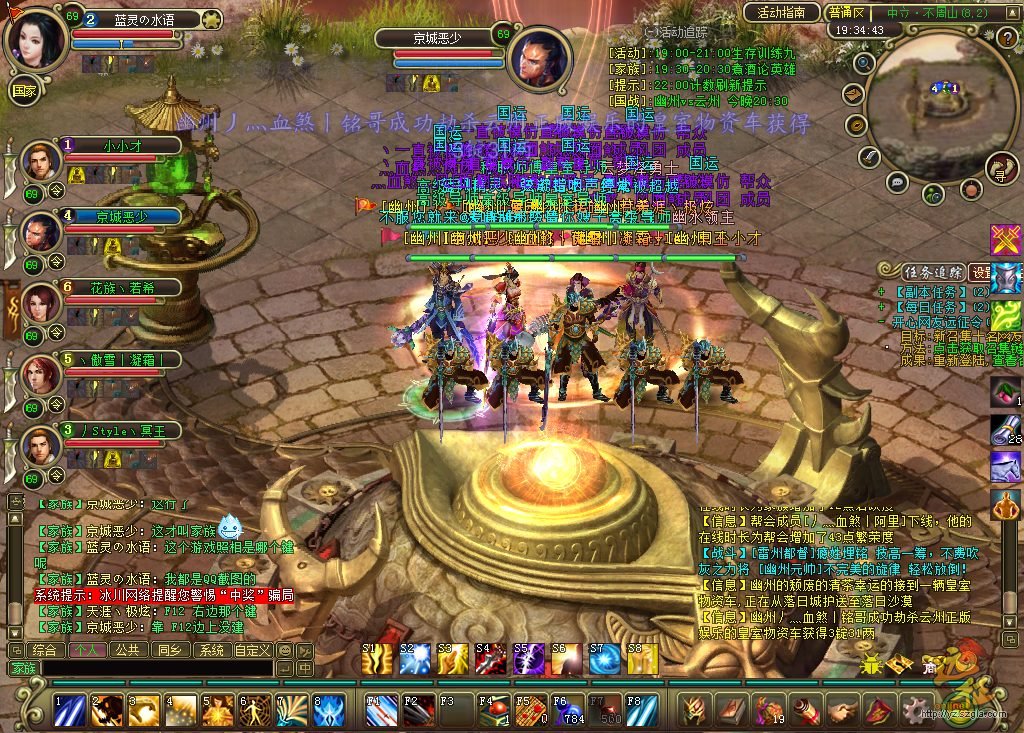Open the magnifying glass search beside minimap
This screenshot has width=1024, height=733.
pyautogui.click(x=865, y=63)
